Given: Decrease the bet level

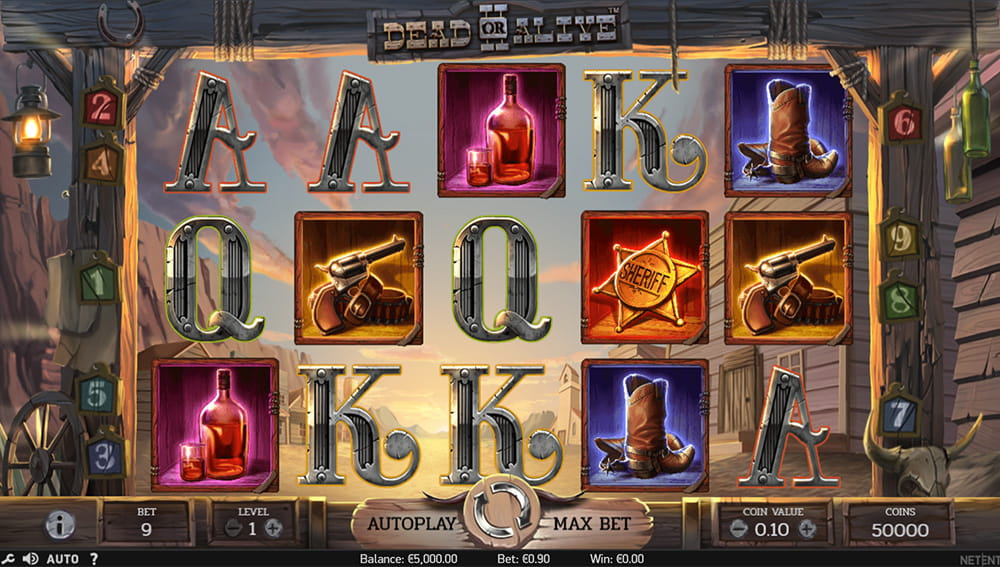Looking at the screenshot, I should coord(232,529).
